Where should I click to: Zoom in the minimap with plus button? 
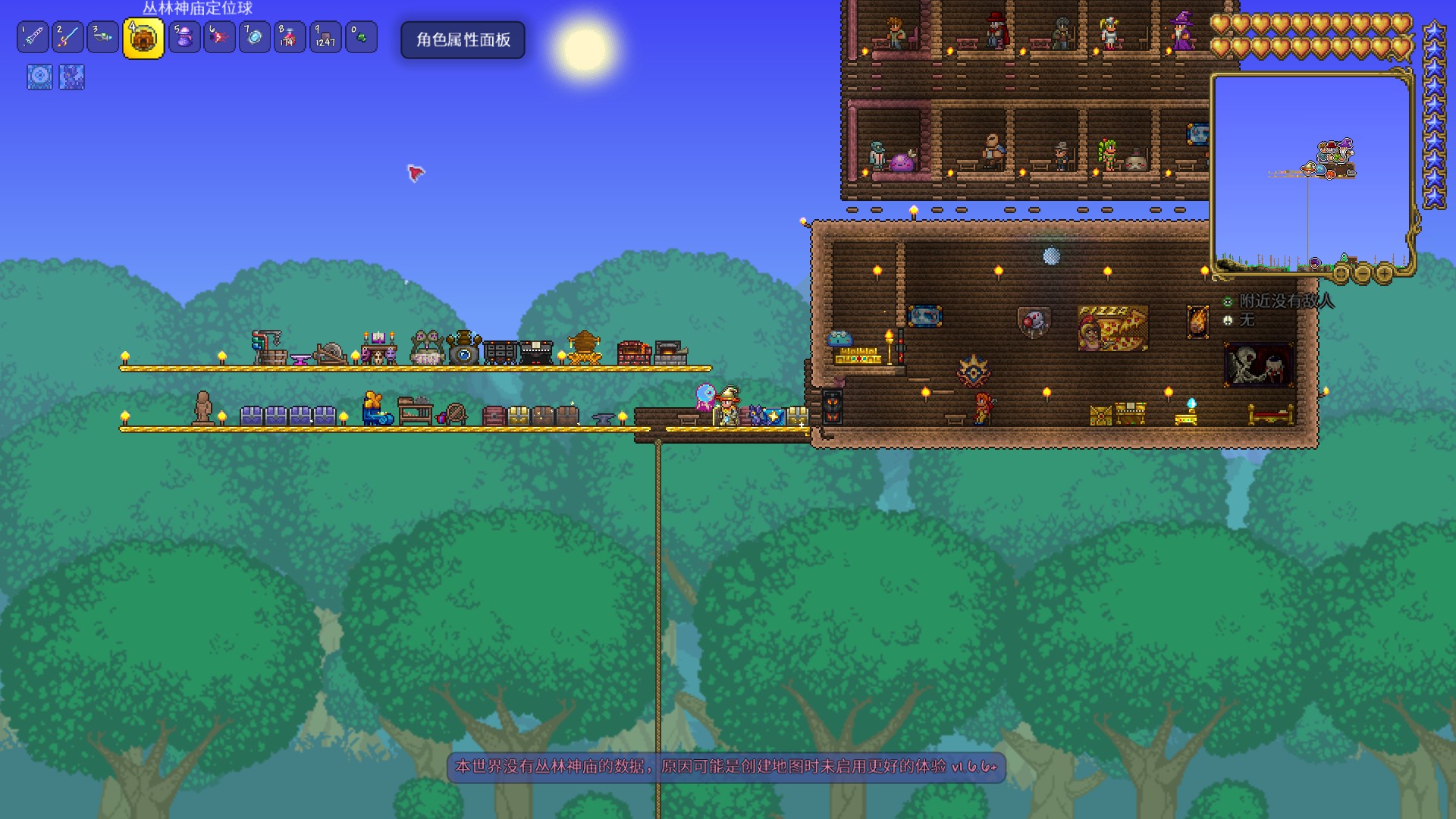1385,273
